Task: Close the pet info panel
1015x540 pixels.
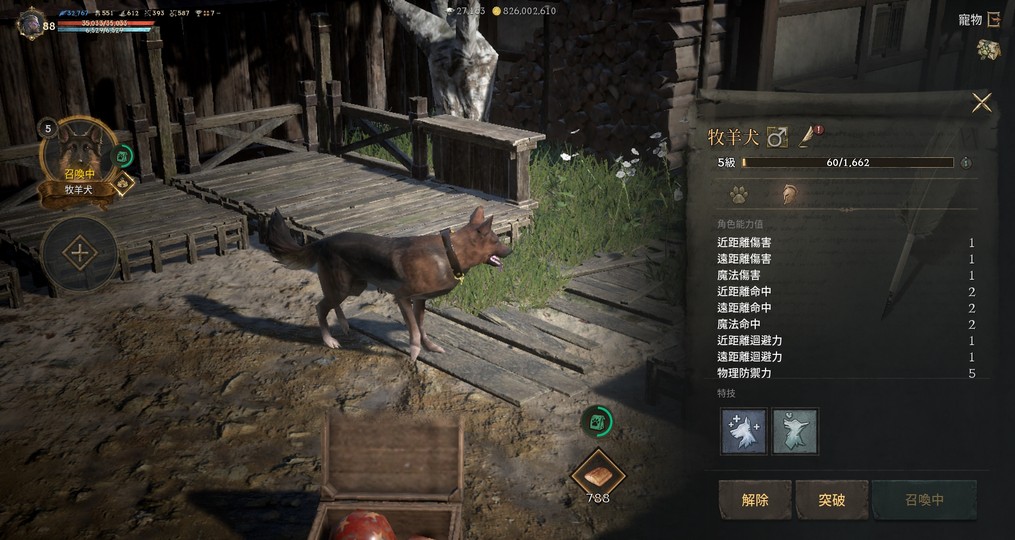Action: [981, 102]
